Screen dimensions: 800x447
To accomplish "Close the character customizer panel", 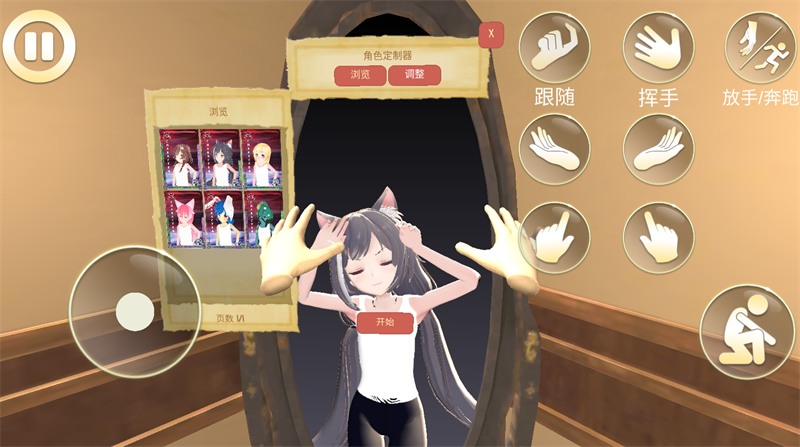I will pyautogui.click(x=490, y=35).
